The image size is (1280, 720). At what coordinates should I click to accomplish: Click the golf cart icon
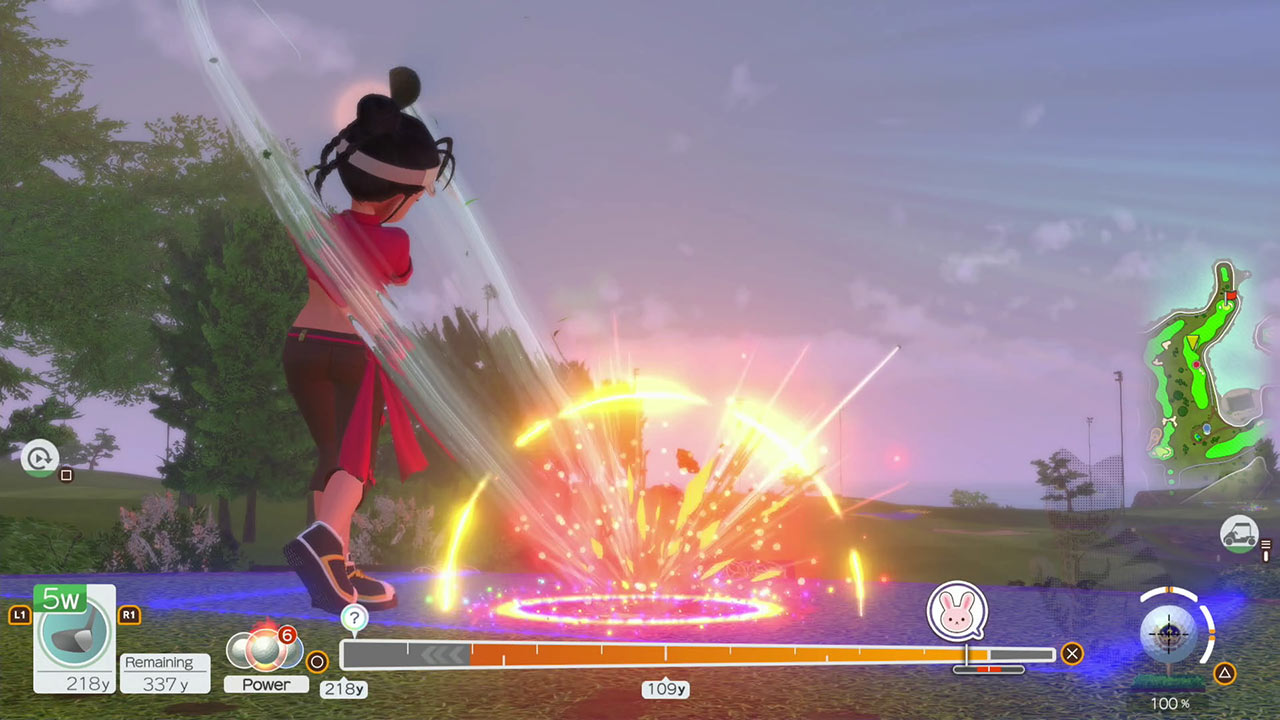1239,533
